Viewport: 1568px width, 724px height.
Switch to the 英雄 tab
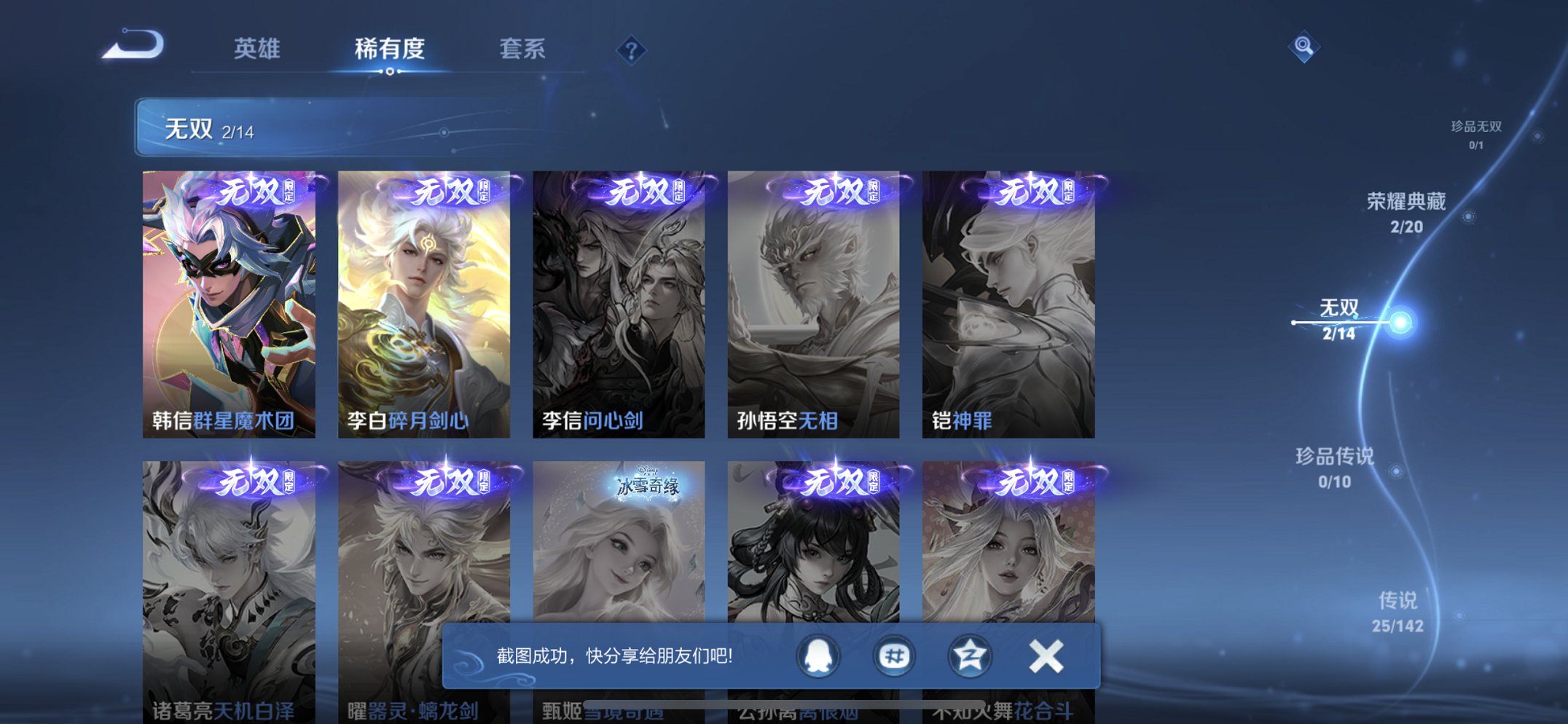[256, 48]
